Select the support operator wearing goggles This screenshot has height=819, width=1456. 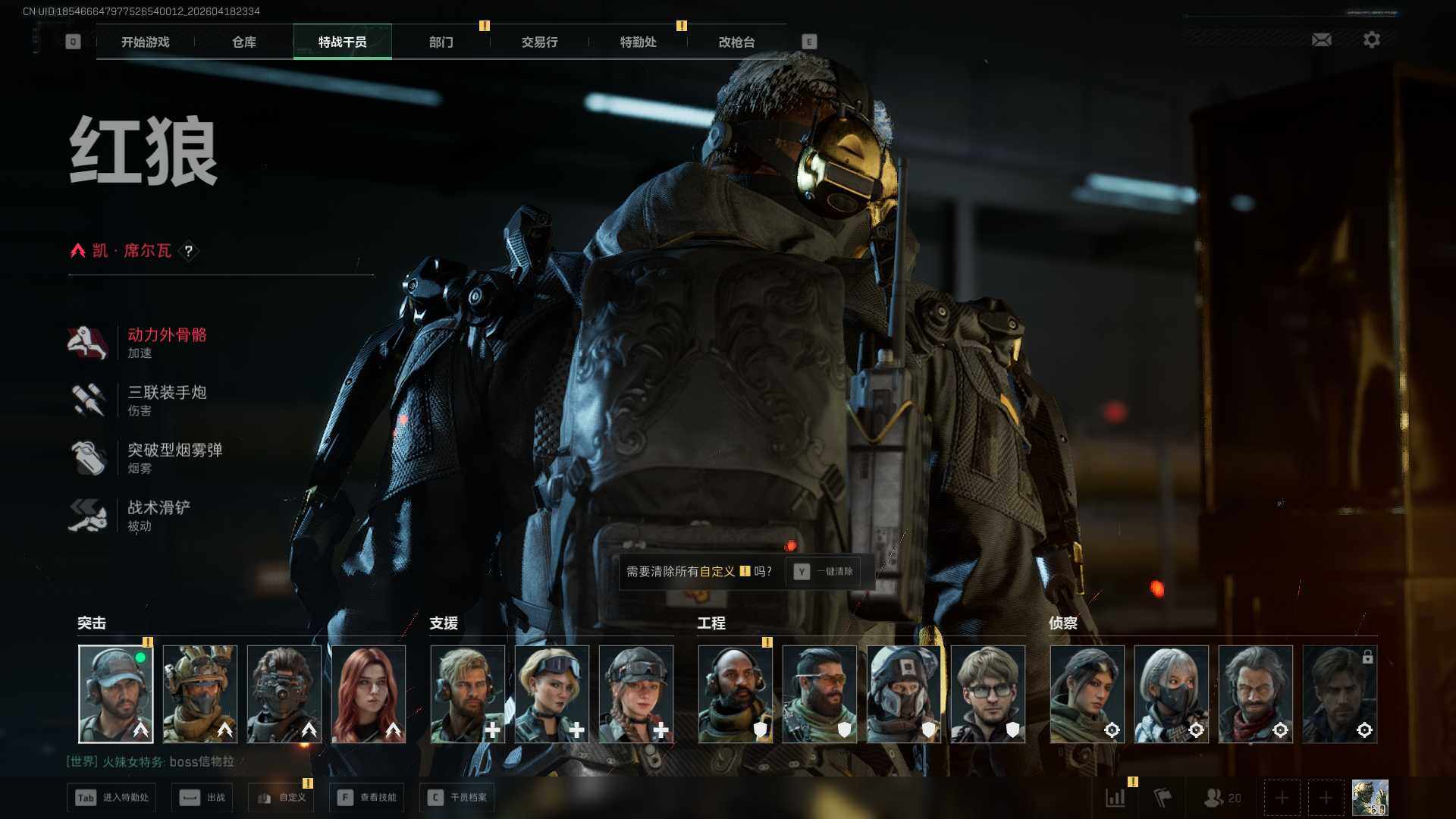552,694
